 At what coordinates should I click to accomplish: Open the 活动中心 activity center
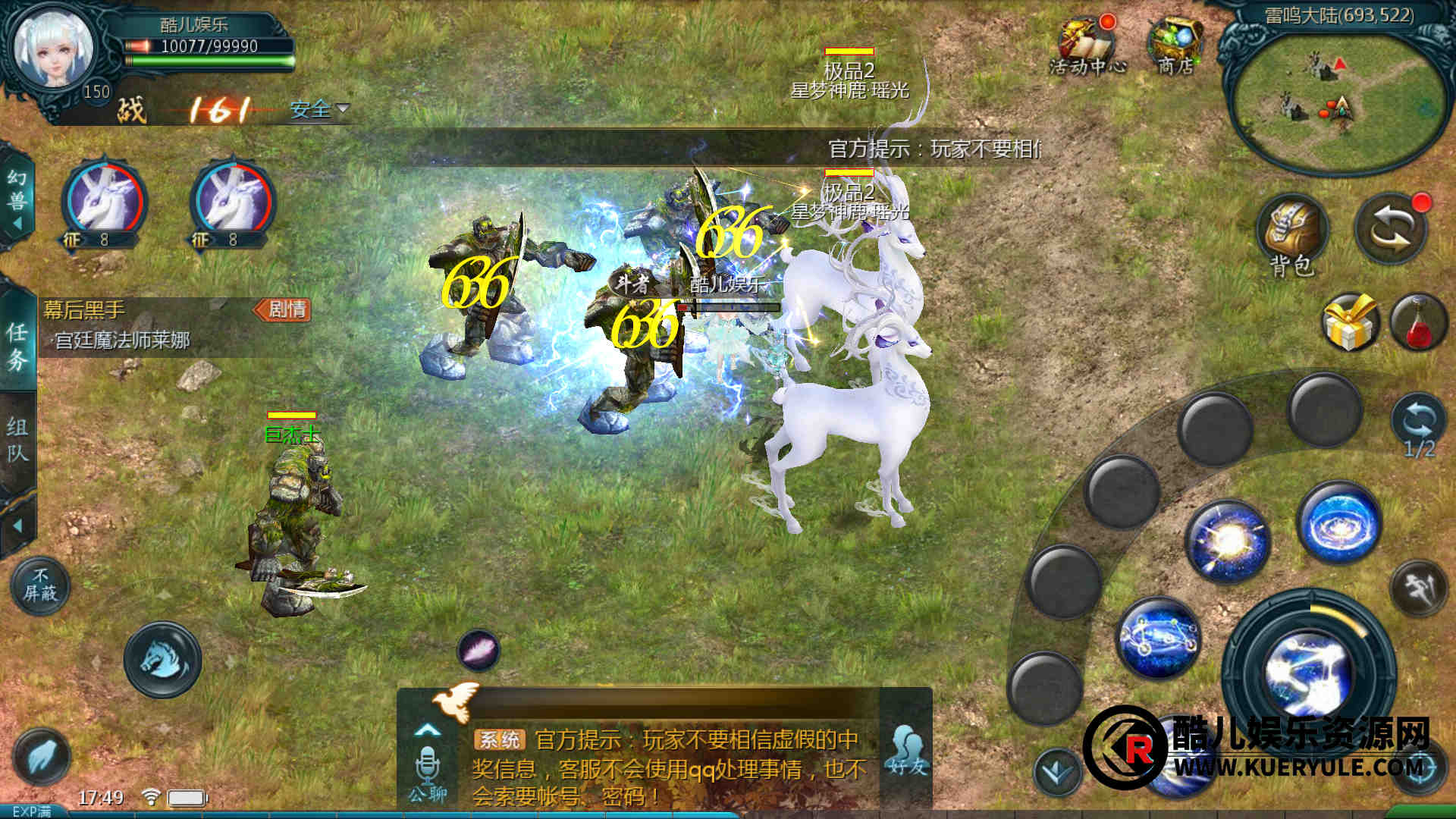click(1087, 45)
